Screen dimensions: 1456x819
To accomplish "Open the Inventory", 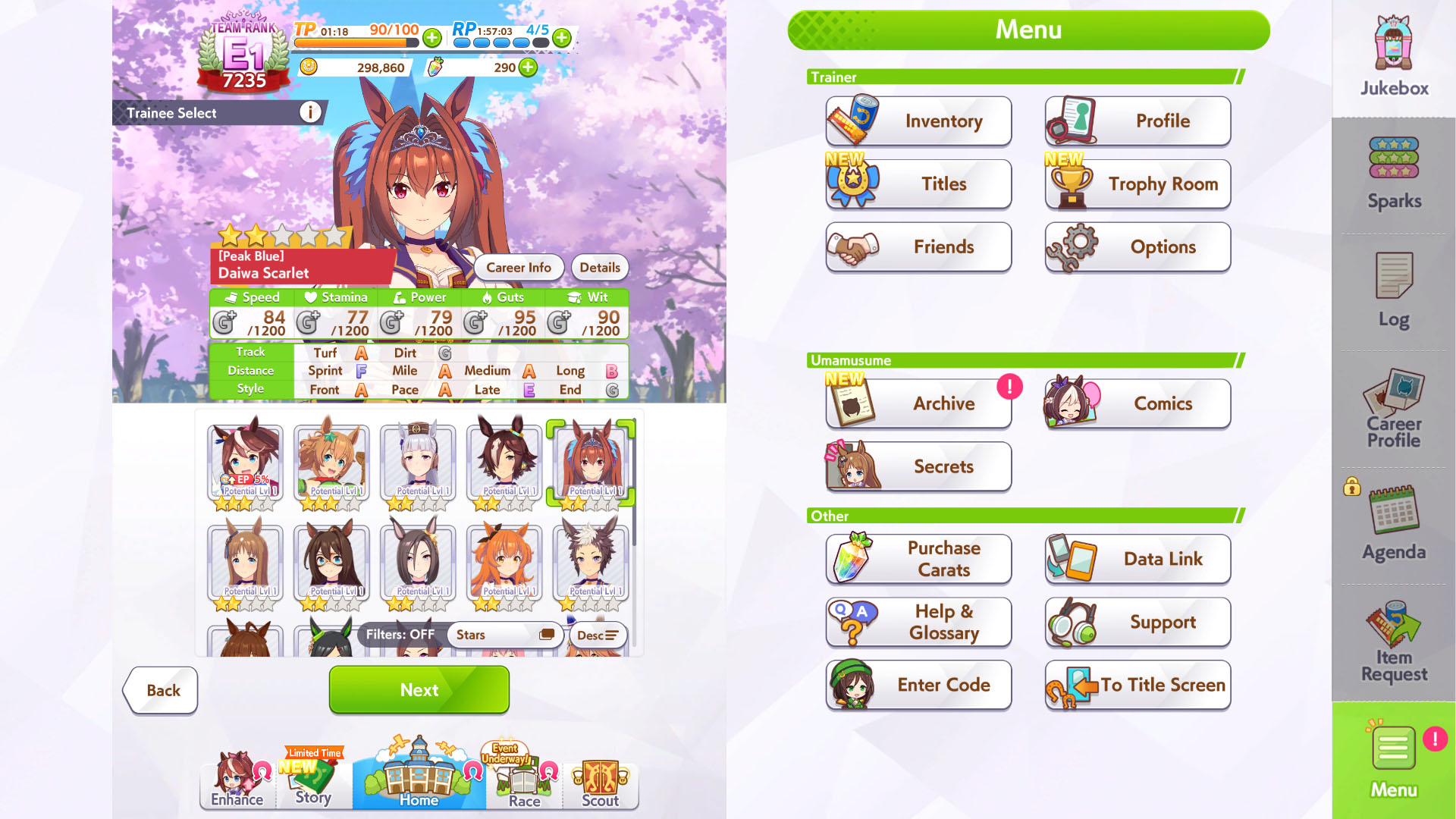I will click(918, 121).
